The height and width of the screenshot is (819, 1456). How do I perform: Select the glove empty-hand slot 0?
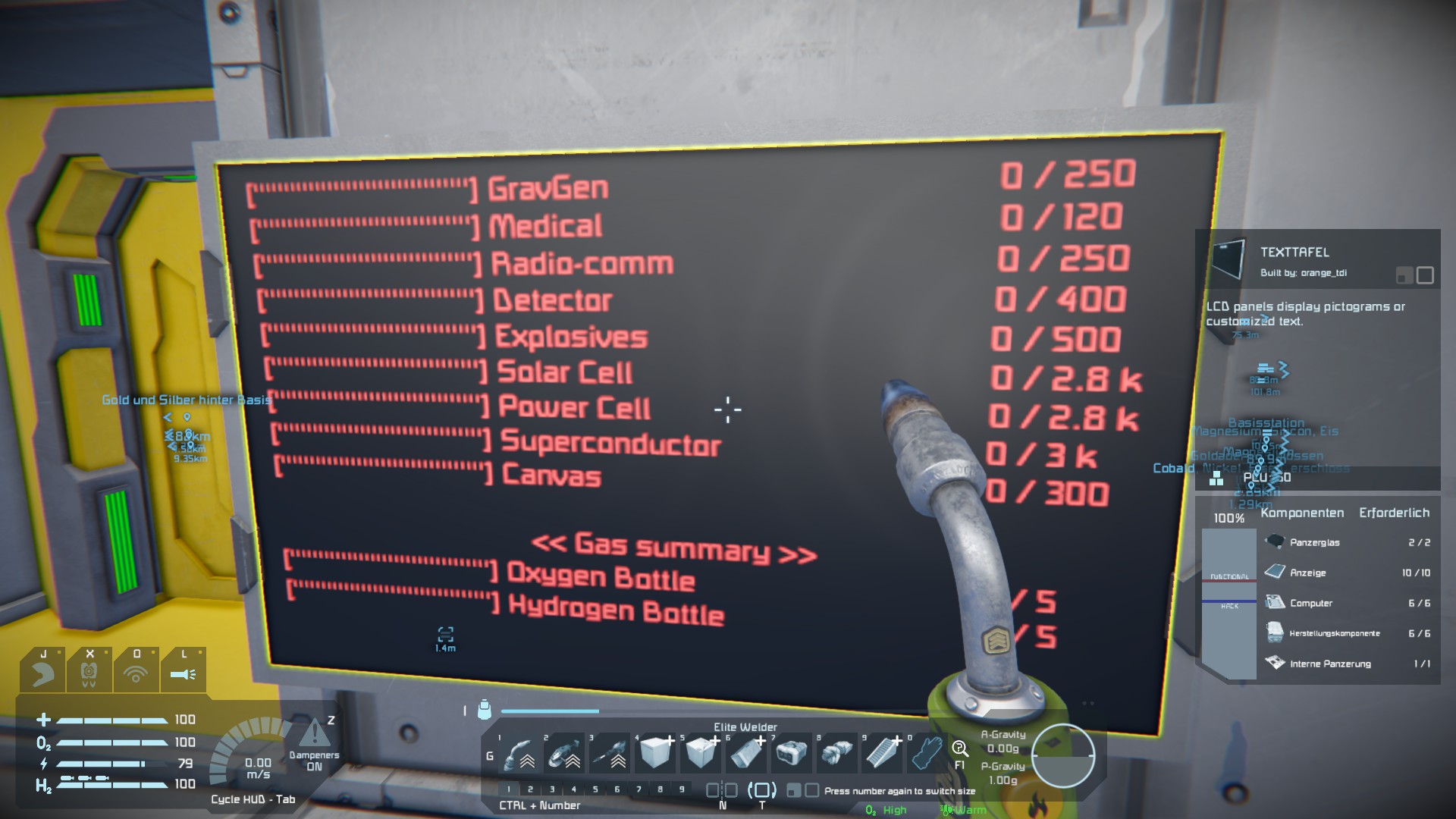click(x=926, y=754)
